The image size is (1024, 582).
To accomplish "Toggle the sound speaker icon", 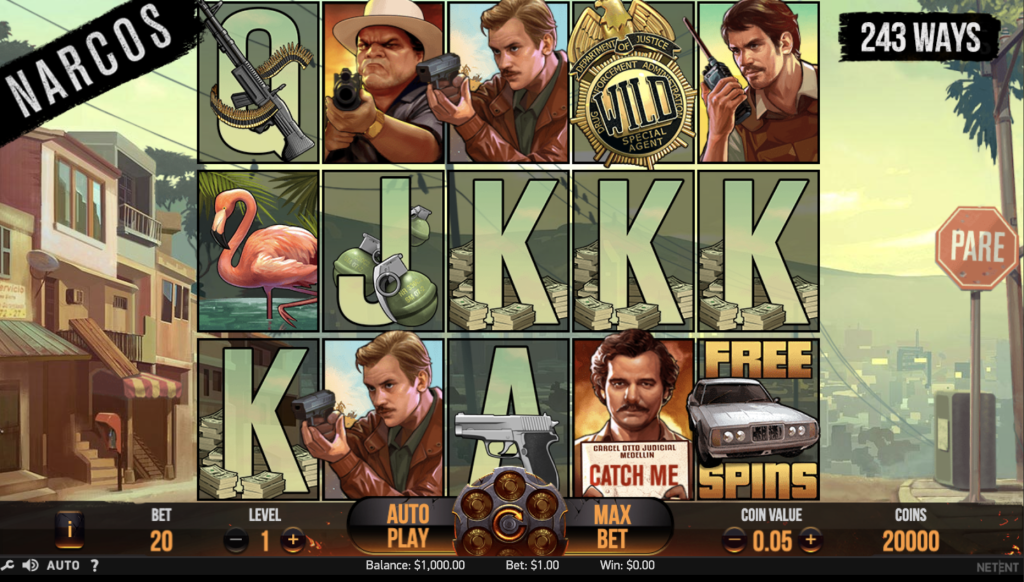I will (x=30, y=566).
